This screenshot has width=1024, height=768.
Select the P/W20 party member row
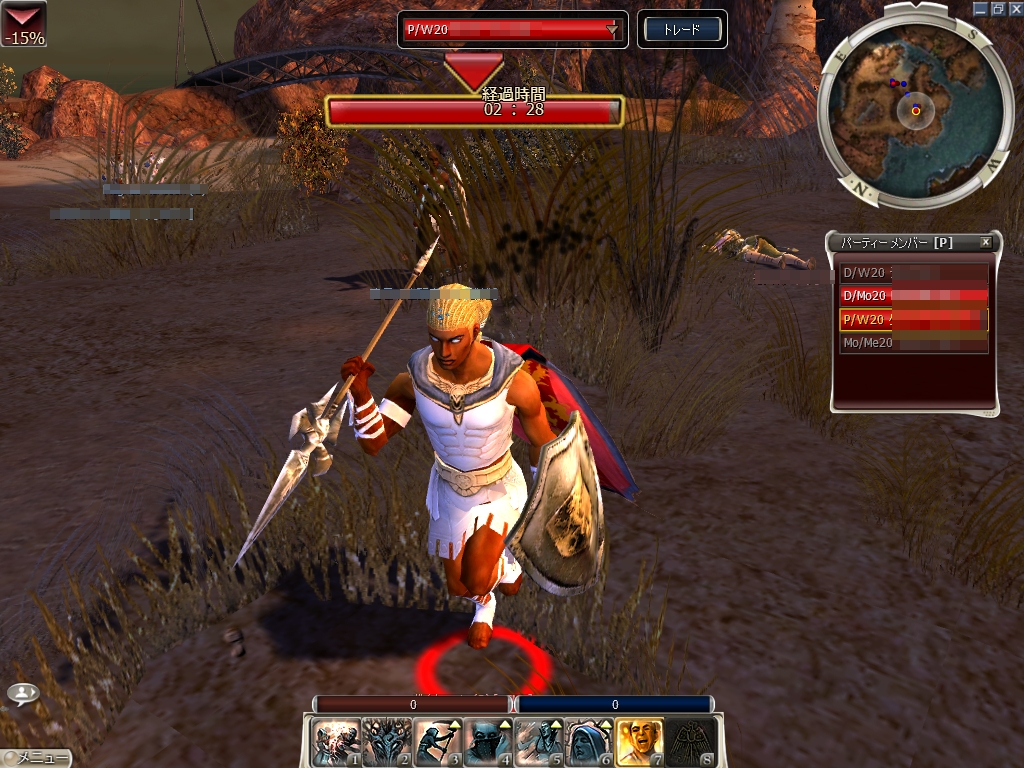click(913, 320)
